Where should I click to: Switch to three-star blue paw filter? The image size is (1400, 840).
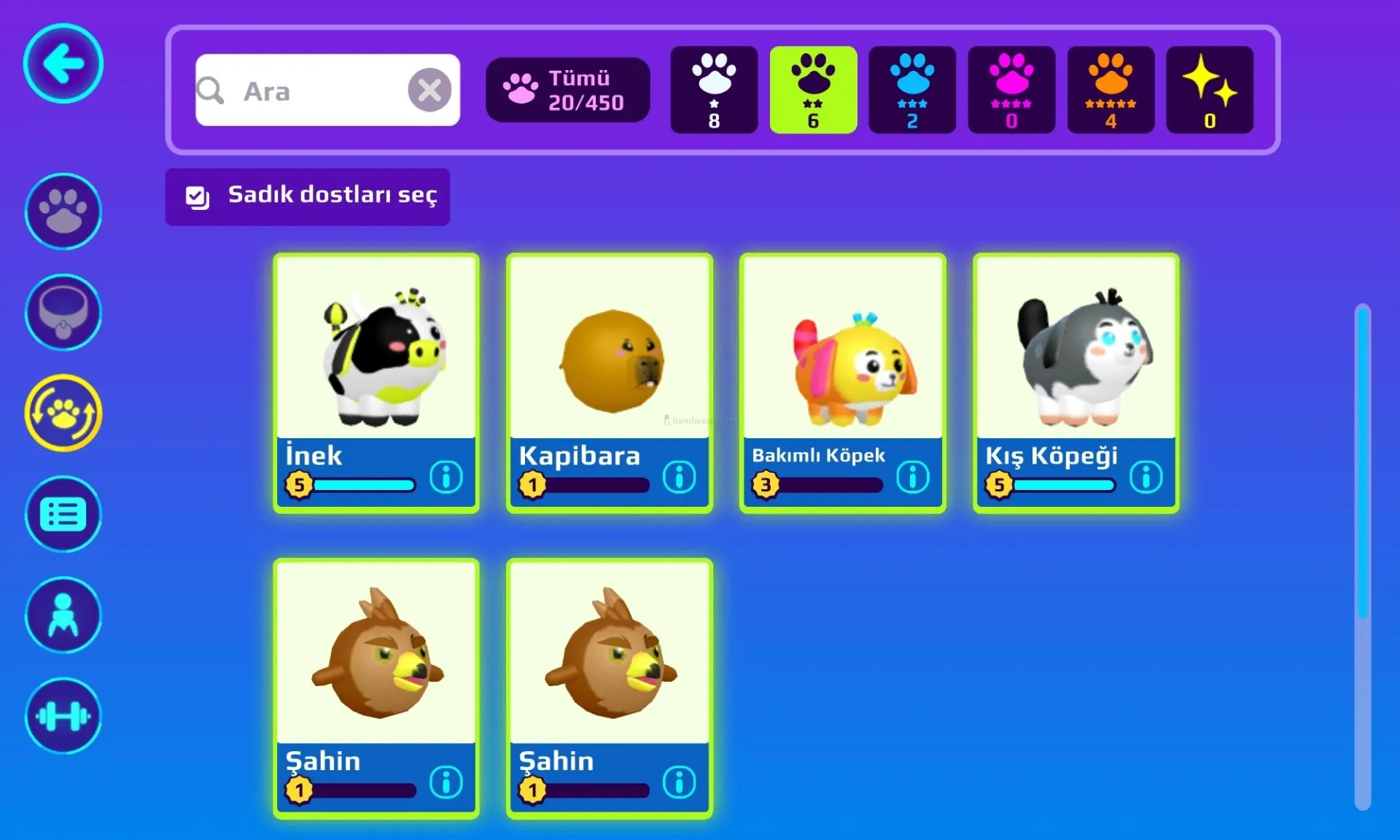pyautogui.click(x=912, y=90)
